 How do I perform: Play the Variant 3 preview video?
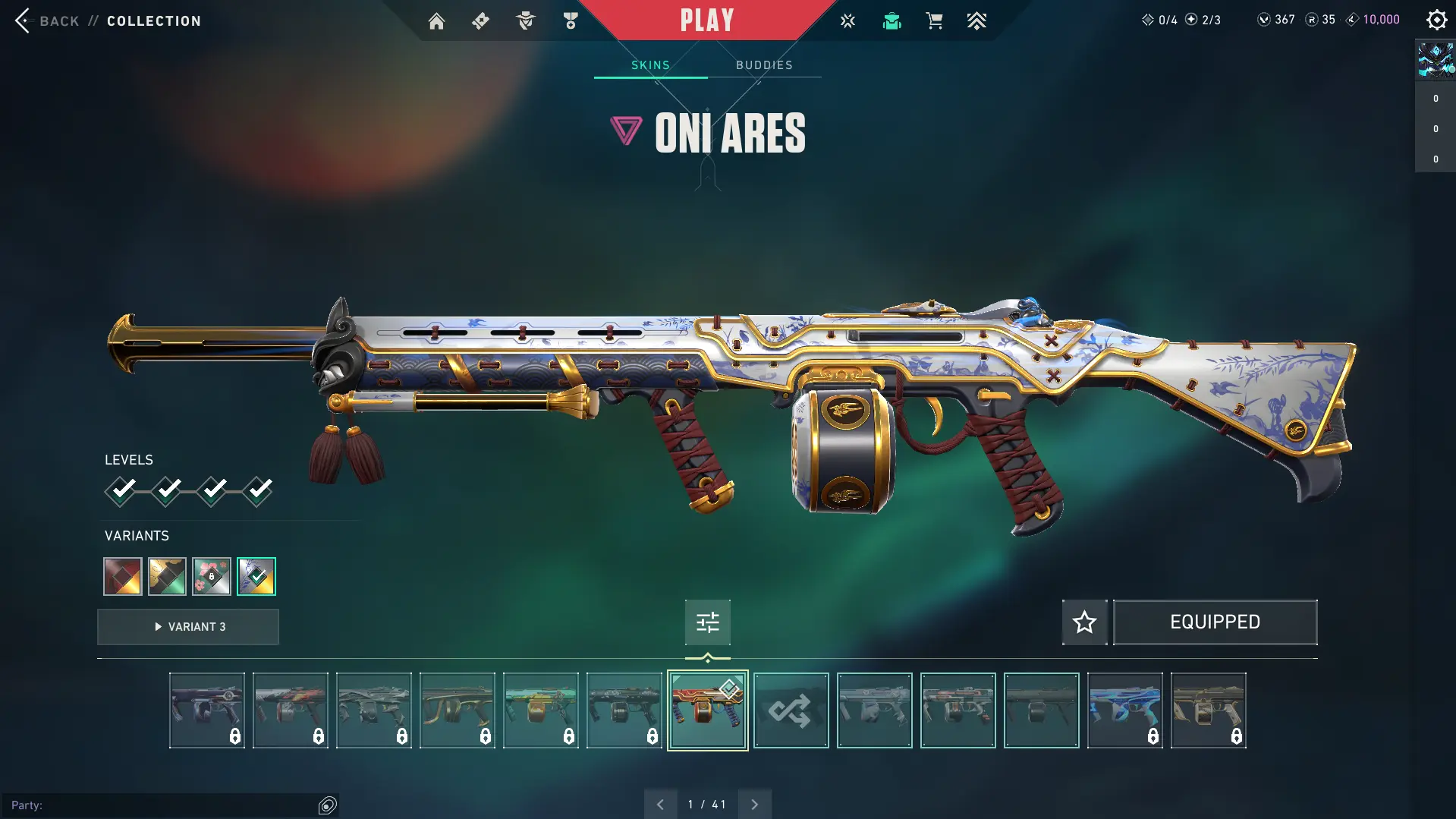(x=188, y=627)
